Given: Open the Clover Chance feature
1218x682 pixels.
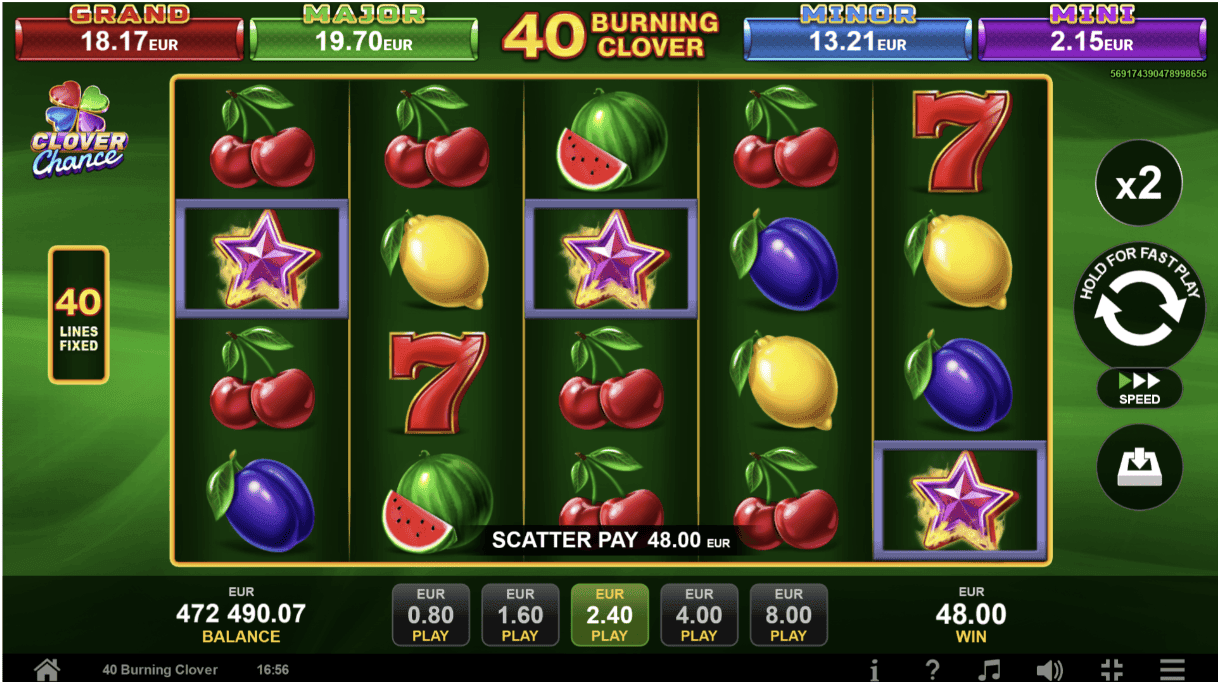Looking at the screenshot, I should [78, 132].
